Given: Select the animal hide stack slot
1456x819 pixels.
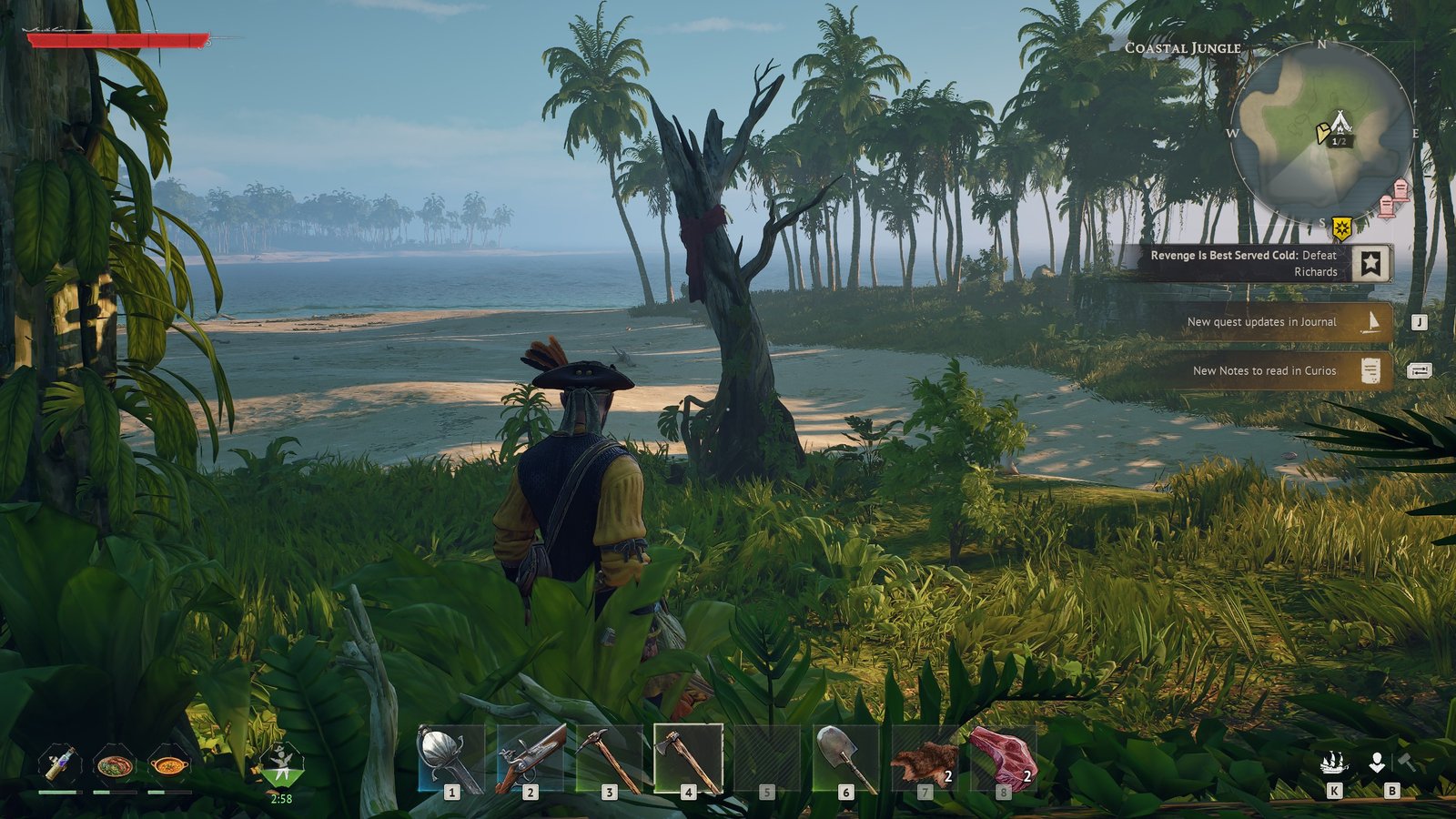Looking at the screenshot, I should pyautogui.click(x=925, y=760).
